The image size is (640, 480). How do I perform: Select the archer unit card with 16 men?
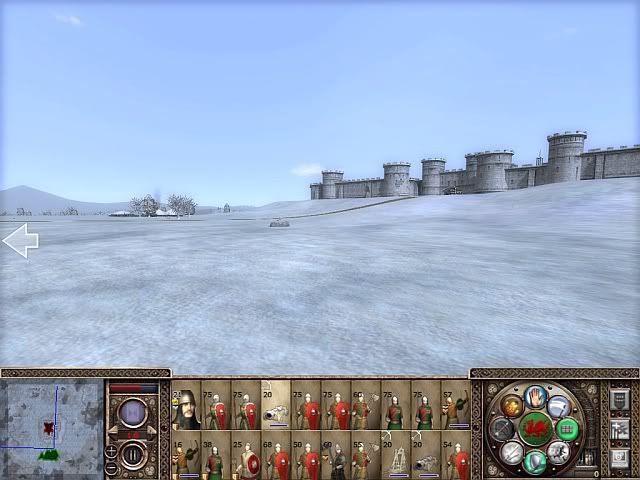186,455
